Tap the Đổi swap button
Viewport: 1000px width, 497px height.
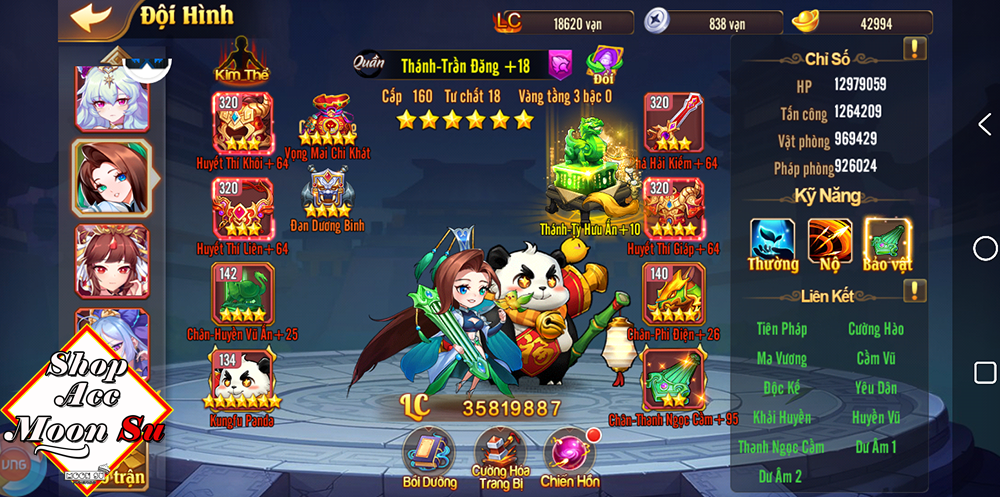coord(604,63)
